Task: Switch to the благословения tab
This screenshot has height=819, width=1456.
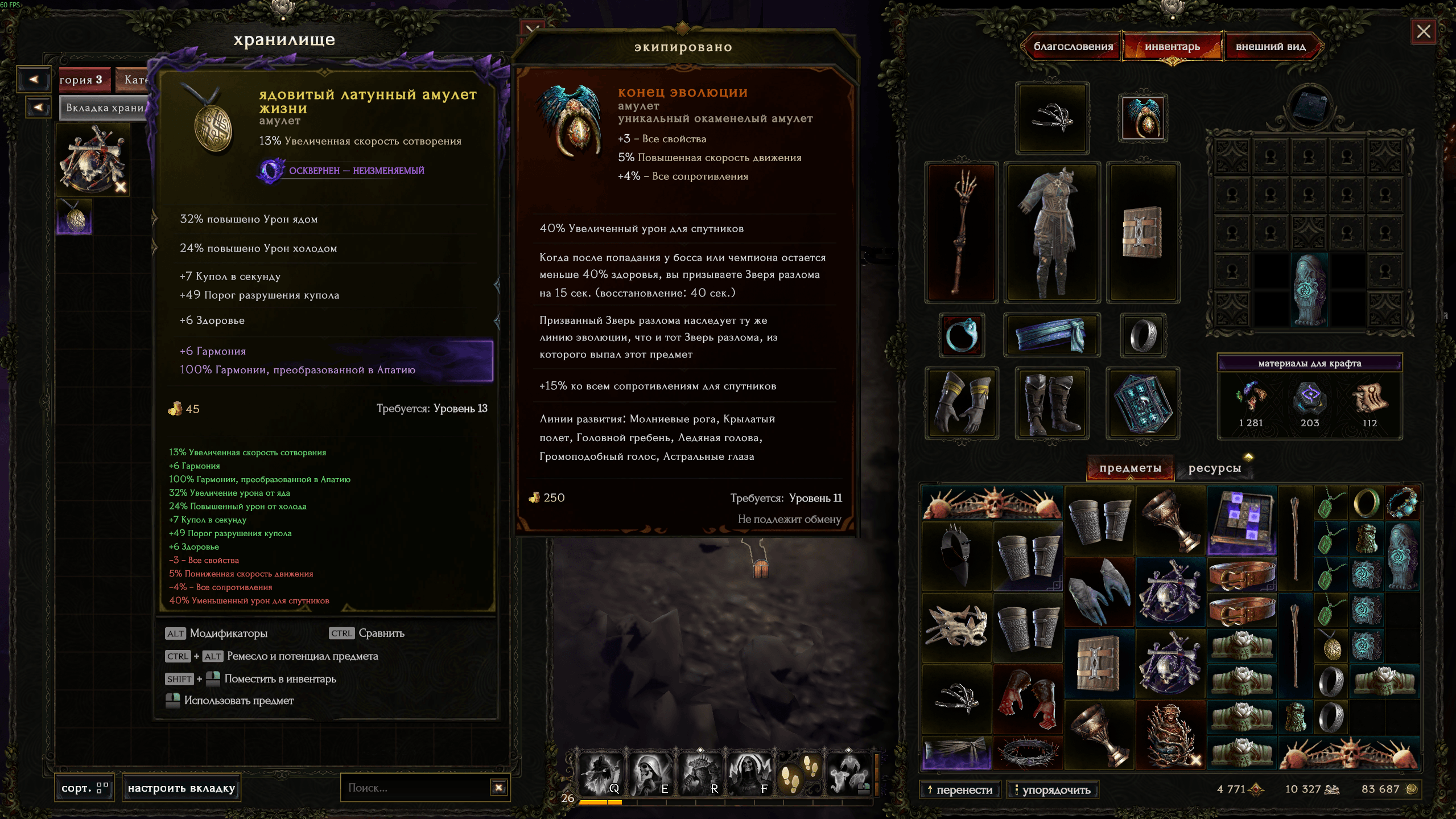Action: pos(1073,47)
